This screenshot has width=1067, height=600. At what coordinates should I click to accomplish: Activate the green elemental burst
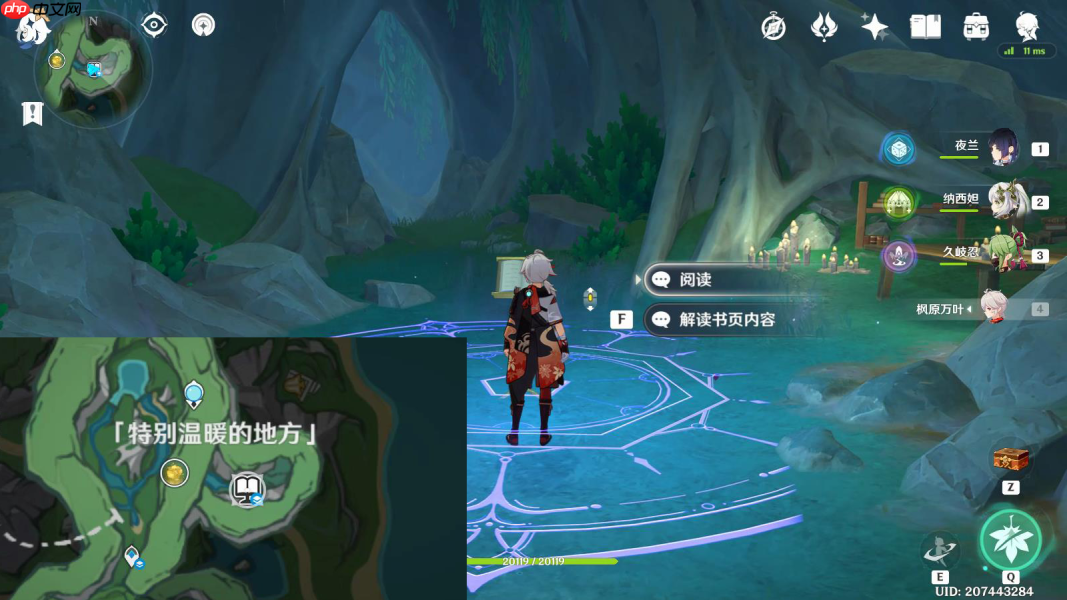1010,540
